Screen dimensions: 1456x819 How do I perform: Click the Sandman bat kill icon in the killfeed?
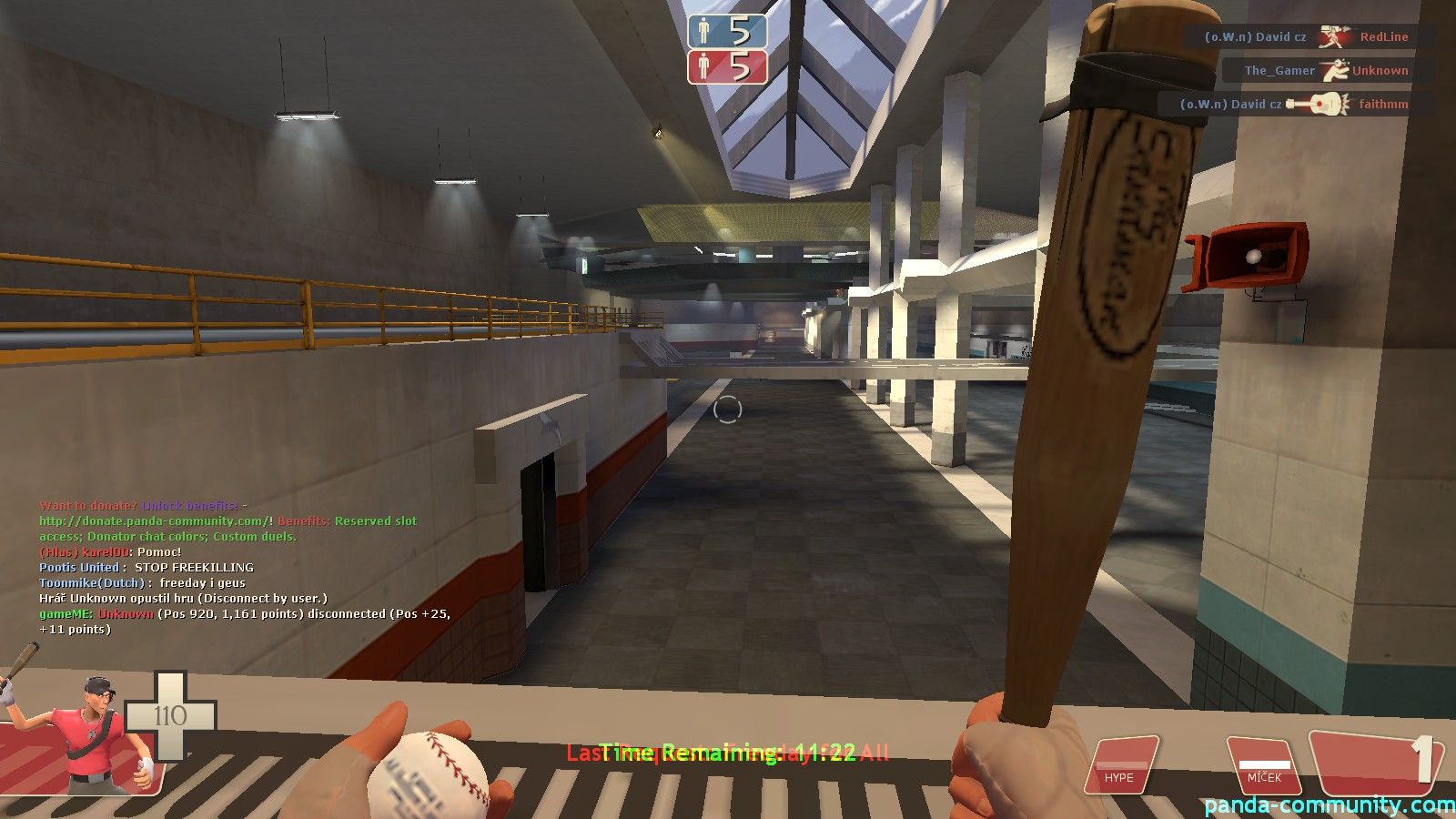click(x=1335, y=36)
